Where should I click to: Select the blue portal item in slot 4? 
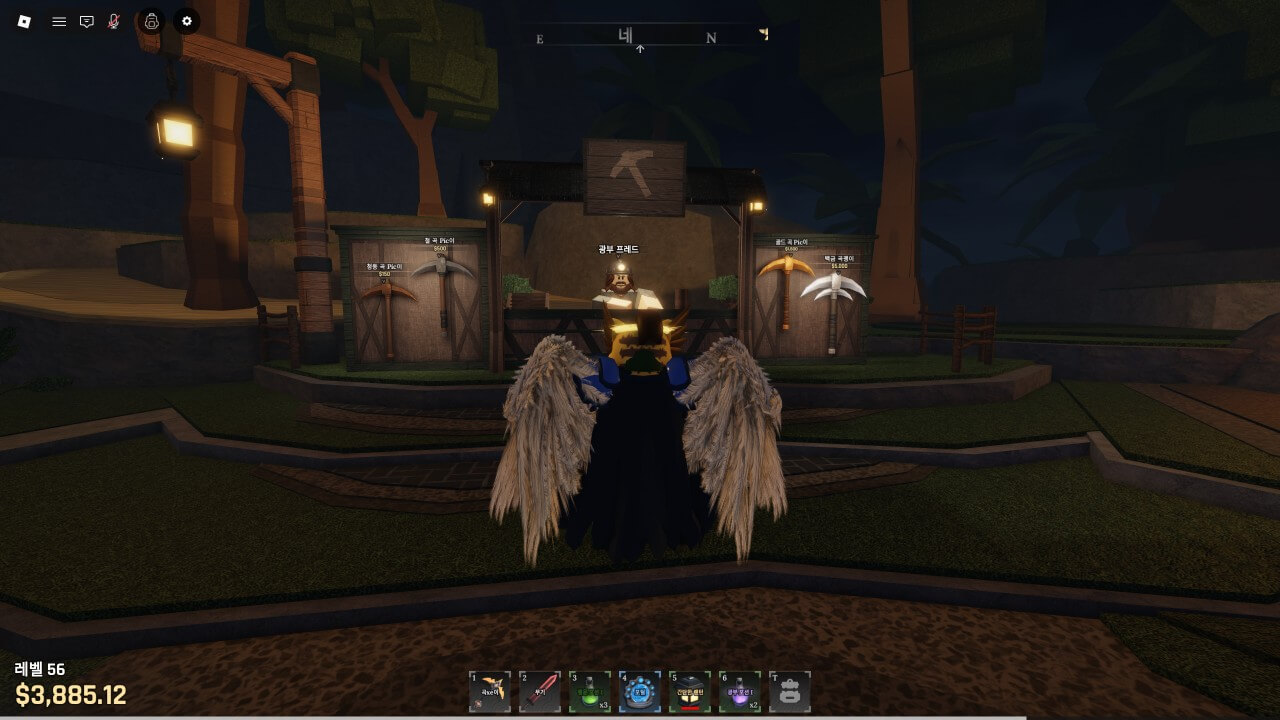640,692
